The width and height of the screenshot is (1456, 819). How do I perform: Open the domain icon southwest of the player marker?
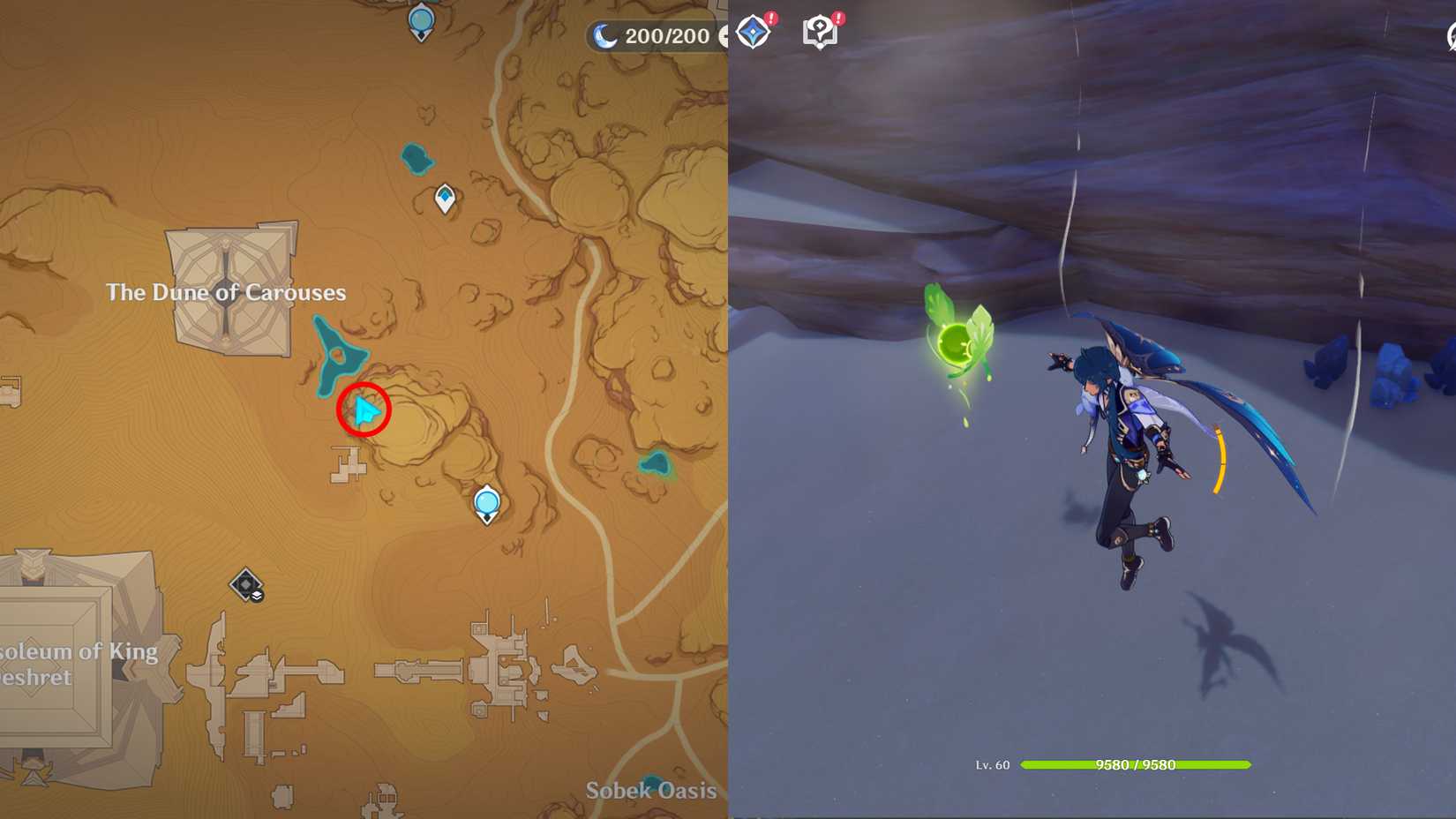point(248,585)
